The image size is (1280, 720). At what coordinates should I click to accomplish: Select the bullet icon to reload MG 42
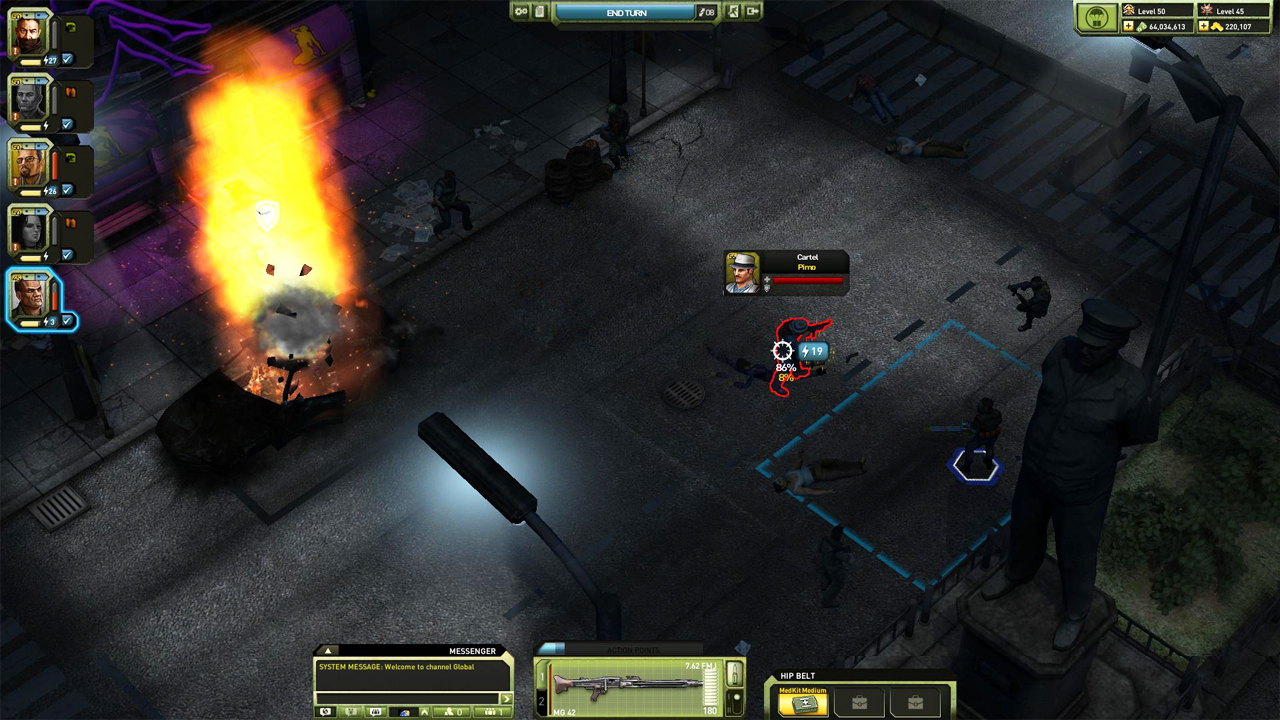[735, 675]
